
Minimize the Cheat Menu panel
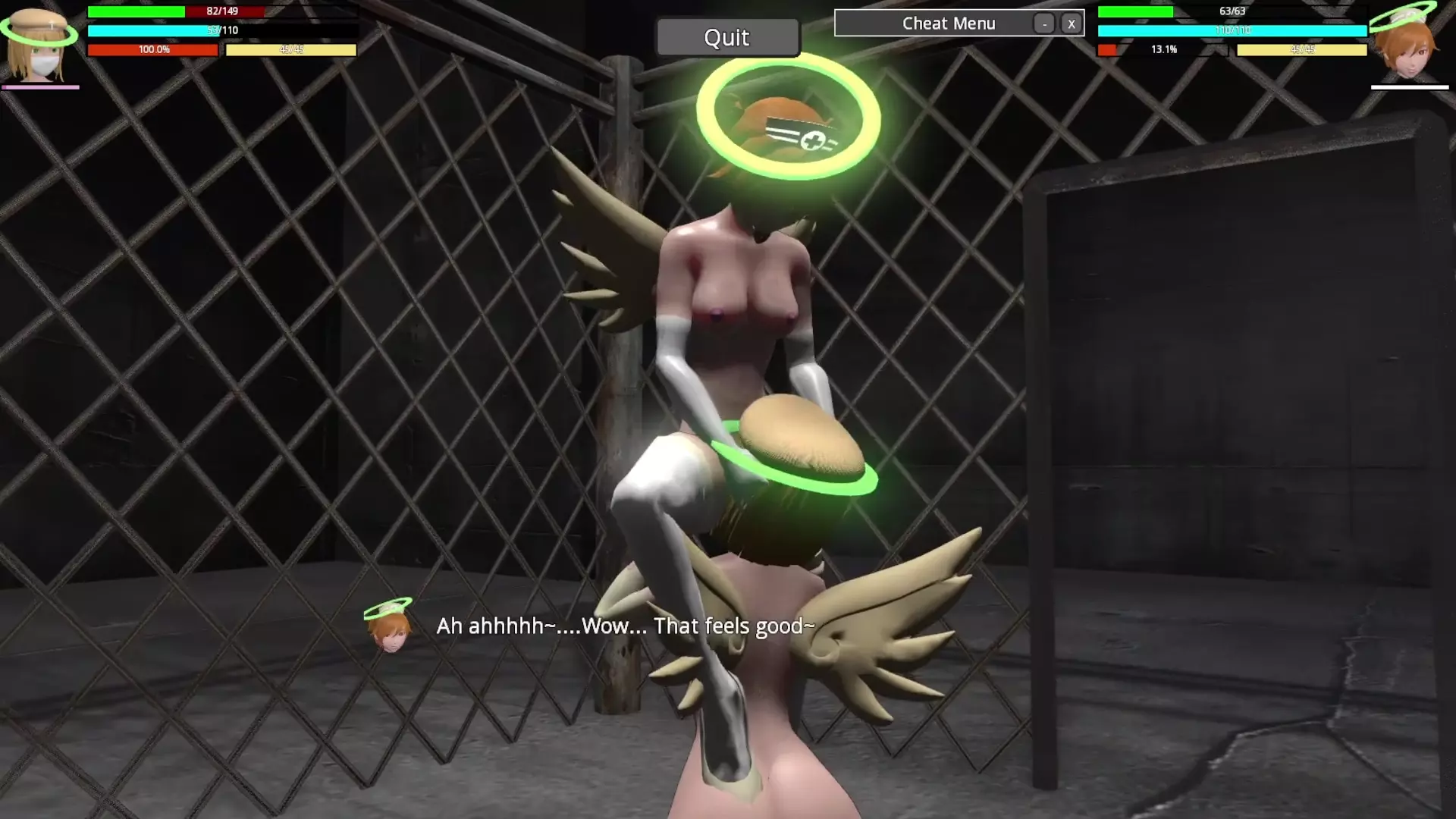[x=1044, y=24]
